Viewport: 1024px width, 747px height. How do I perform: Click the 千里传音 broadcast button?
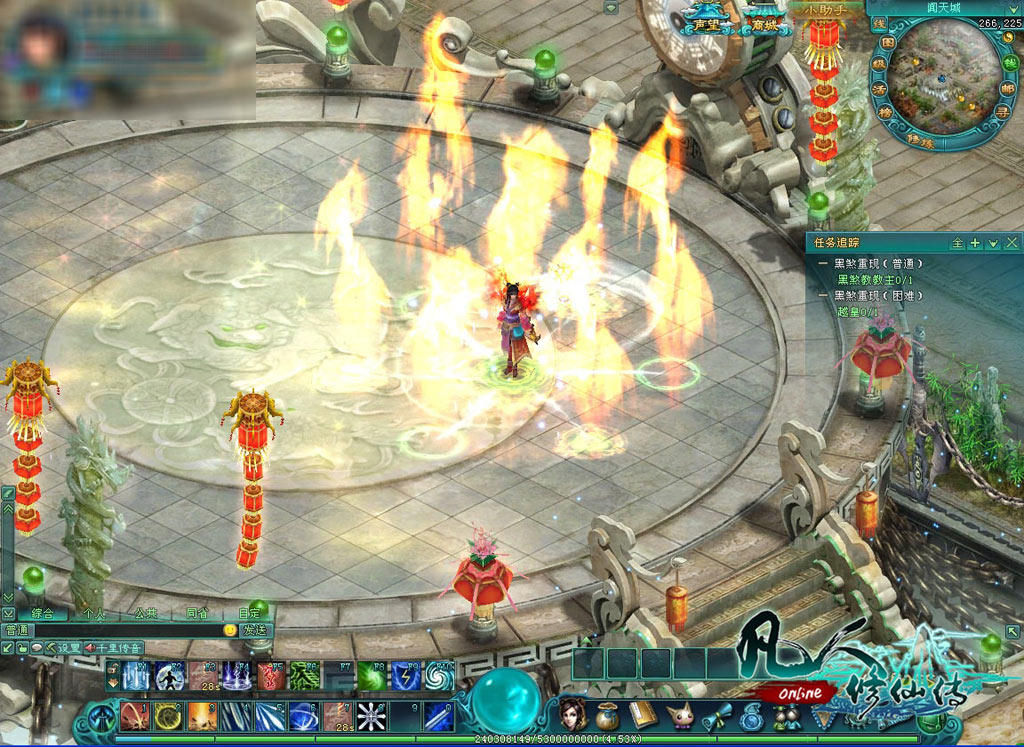point(115,648)
